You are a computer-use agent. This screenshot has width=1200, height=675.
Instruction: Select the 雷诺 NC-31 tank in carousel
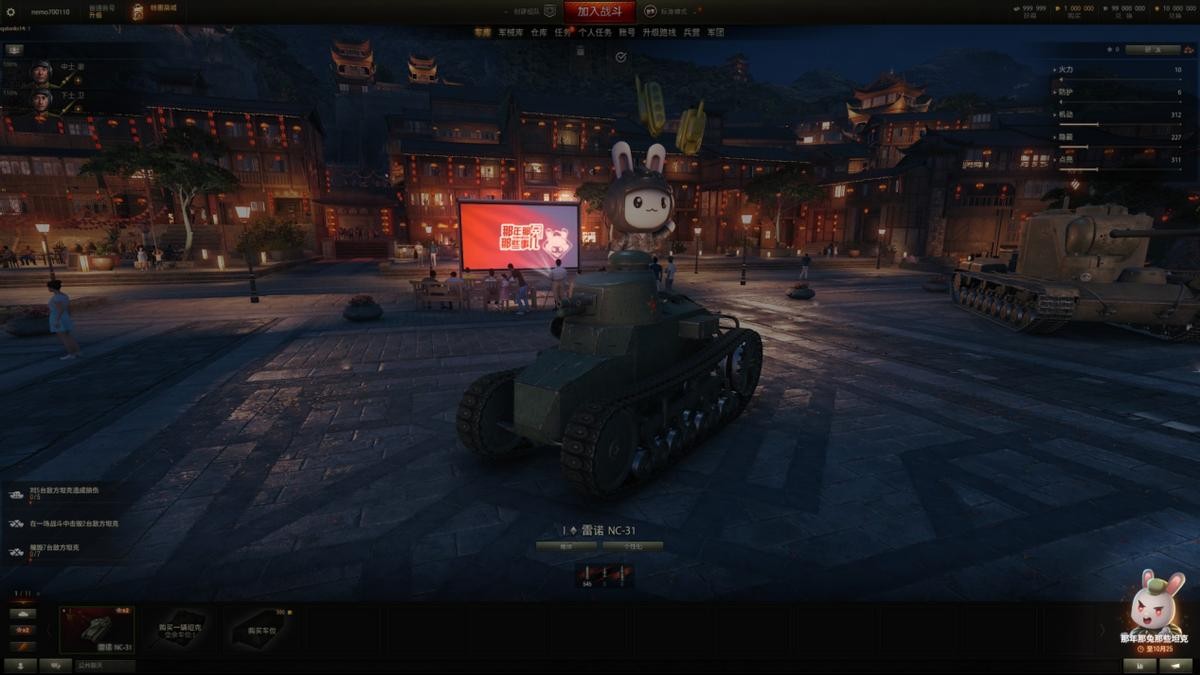pos(97,630)
